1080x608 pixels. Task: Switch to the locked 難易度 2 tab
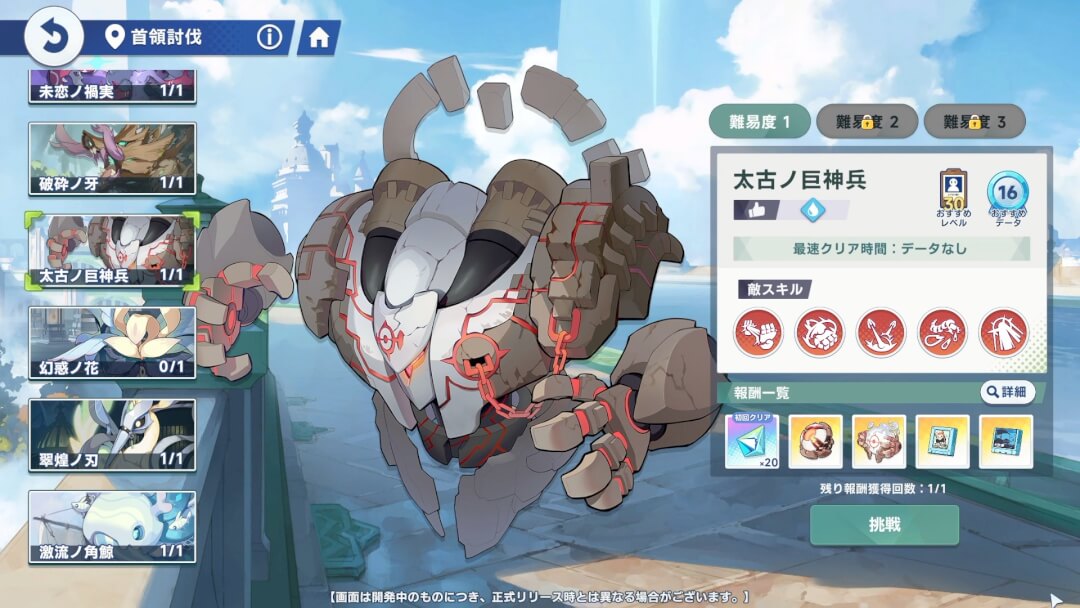click(x=866, y=122)
